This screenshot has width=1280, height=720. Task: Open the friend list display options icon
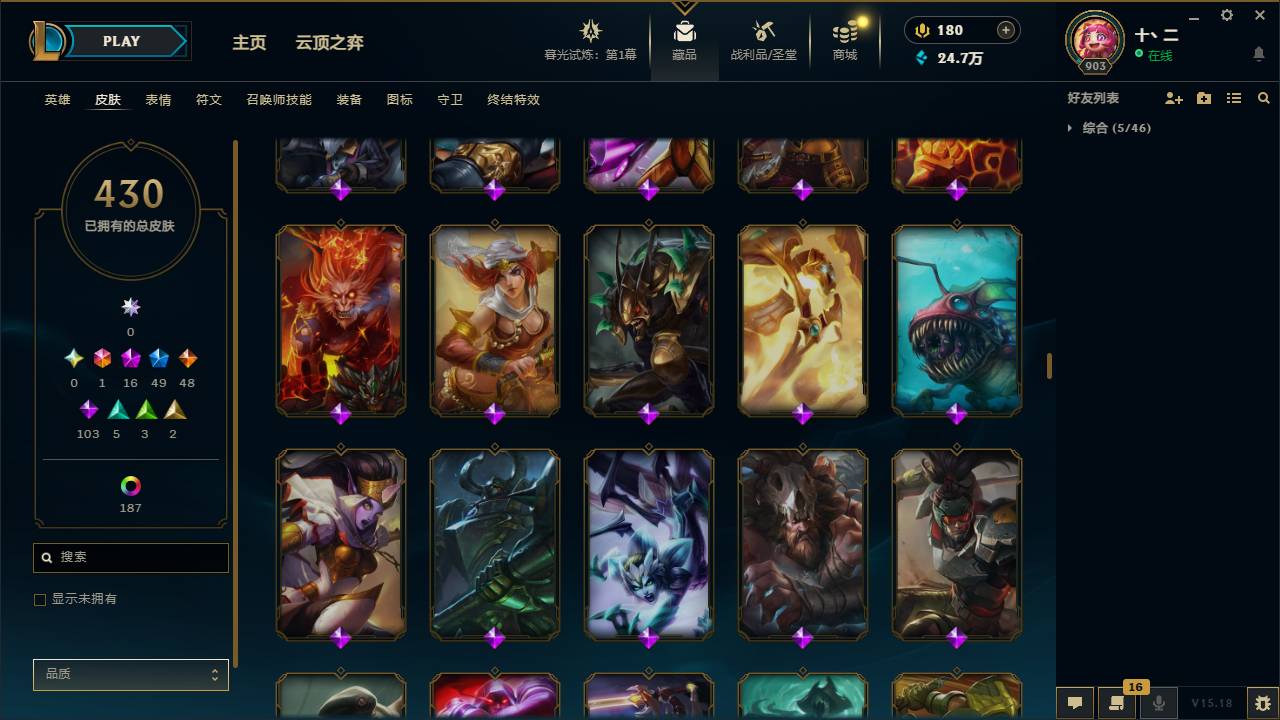tap(1234, 97)
